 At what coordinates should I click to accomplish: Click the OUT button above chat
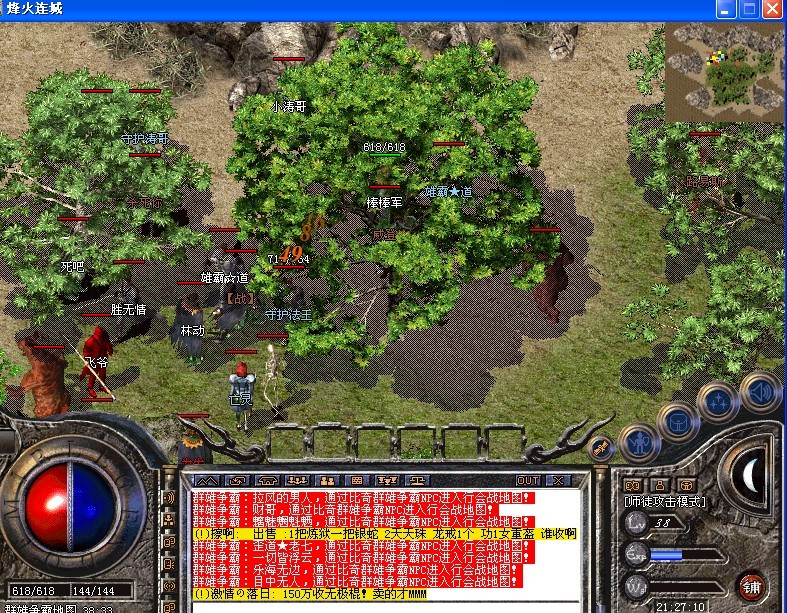(x=528, y=480)
